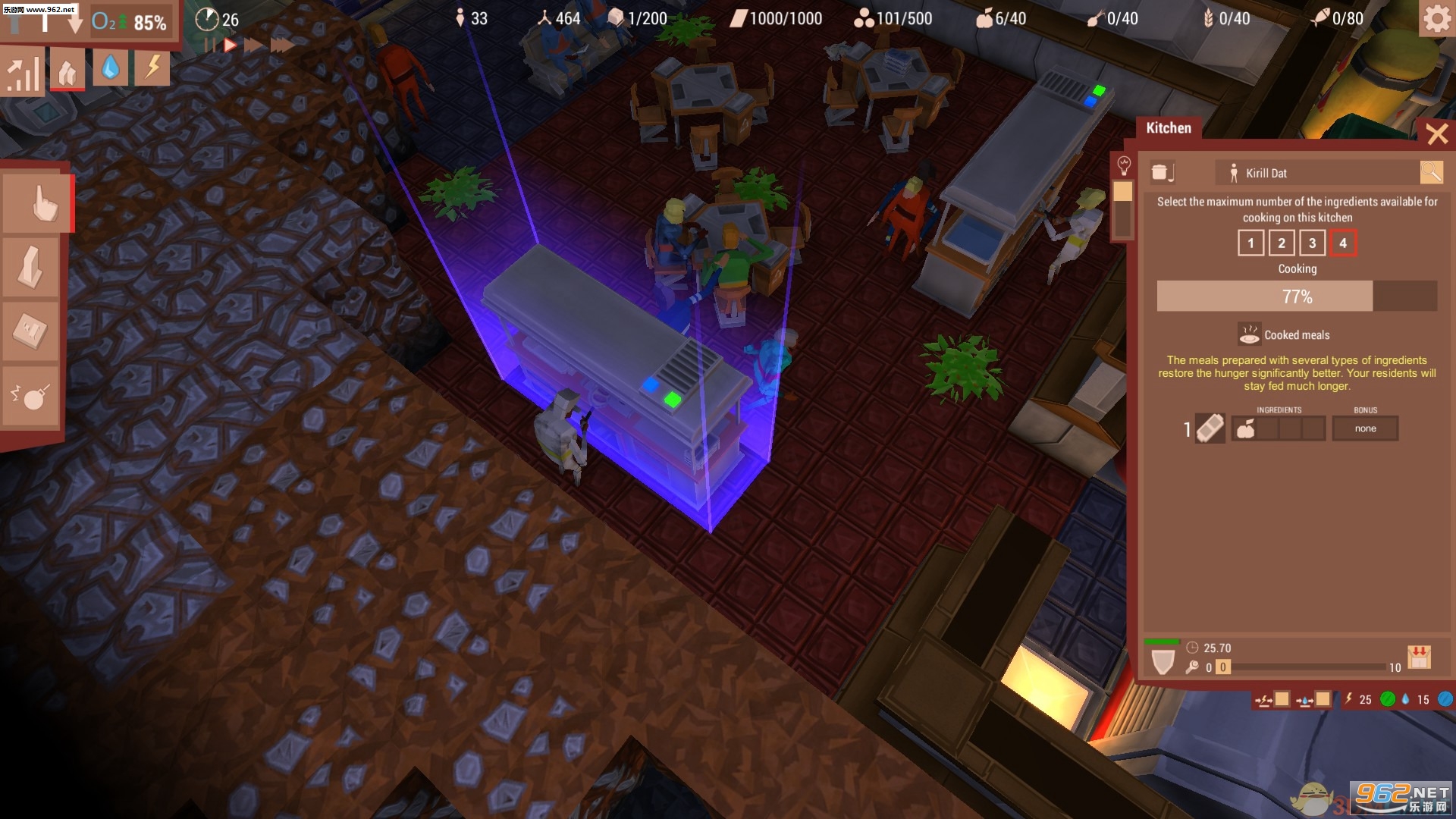Set maximum ingredients to 2
This screenshot has height=819, width=1456.
(x=1282, y=243)
